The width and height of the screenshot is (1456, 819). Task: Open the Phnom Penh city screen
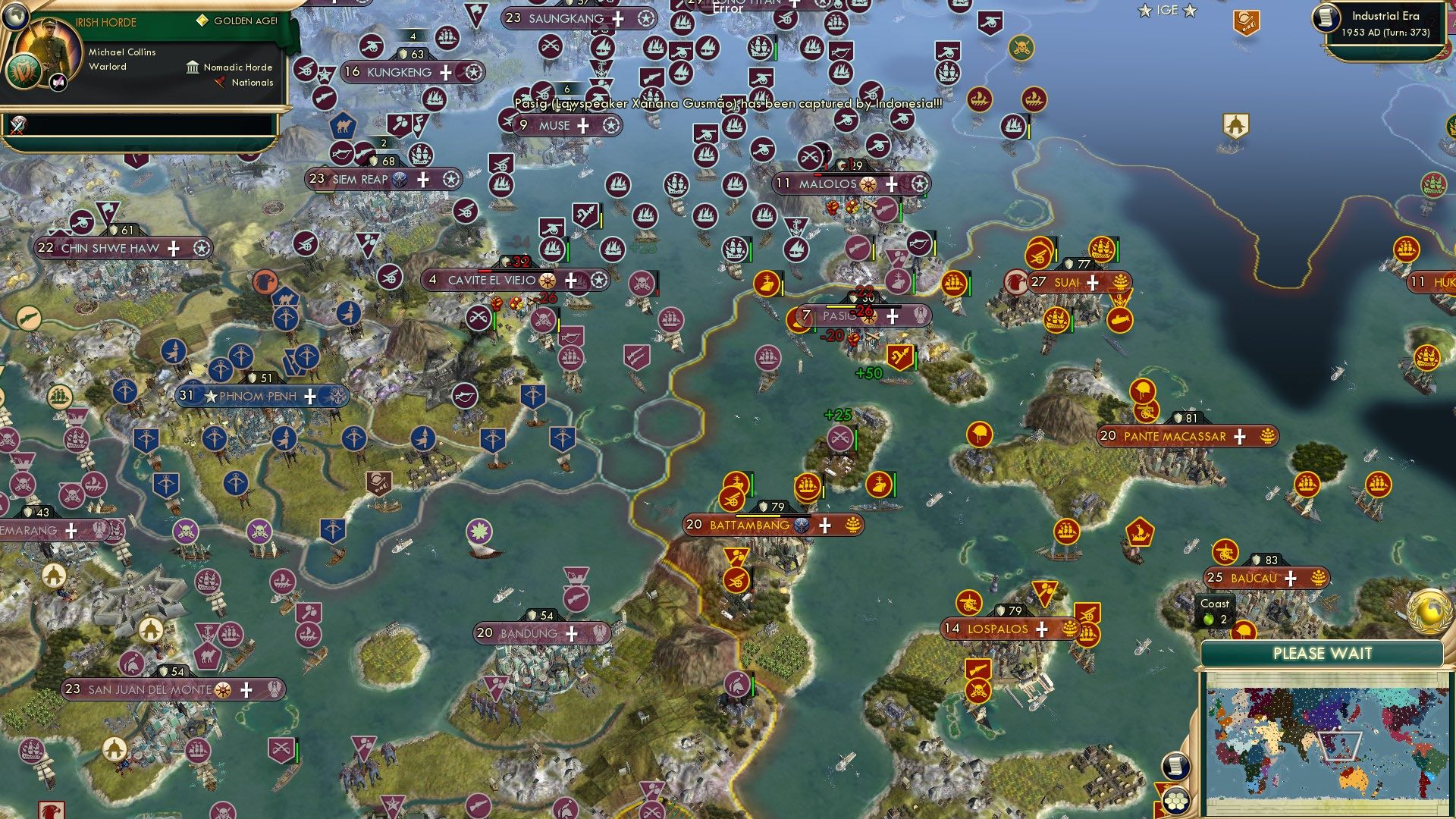(x=258, y=395)
